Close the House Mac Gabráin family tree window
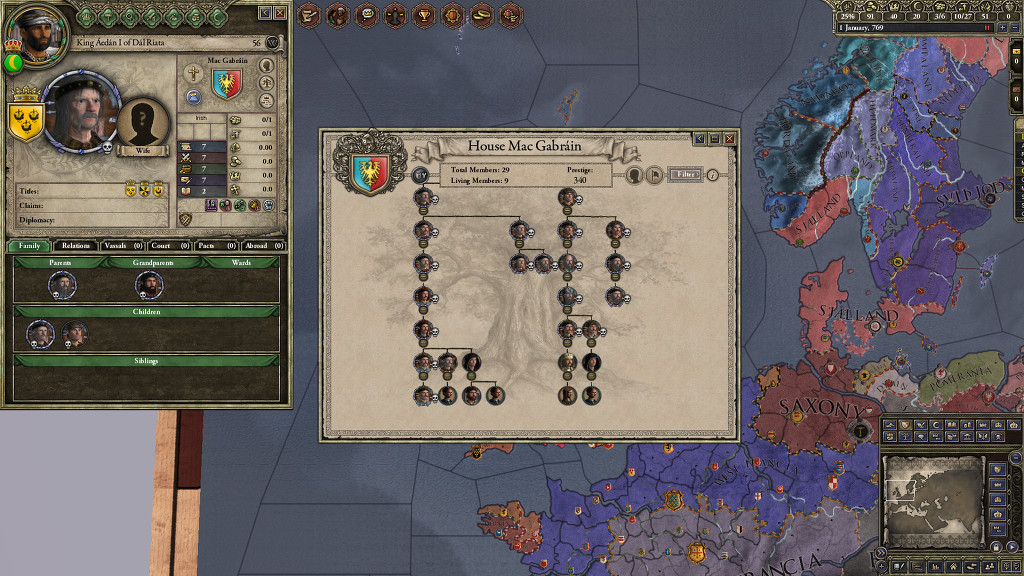The image size is (1024, 576). (x=730, y=139)
